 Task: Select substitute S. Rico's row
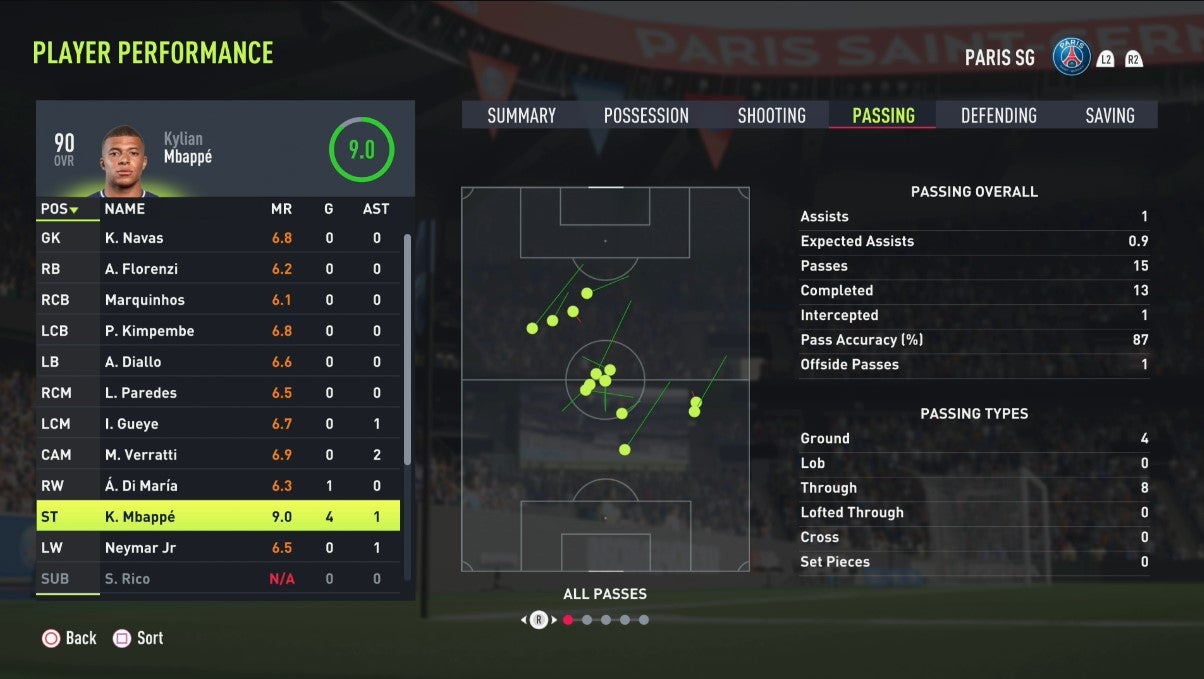218,579
